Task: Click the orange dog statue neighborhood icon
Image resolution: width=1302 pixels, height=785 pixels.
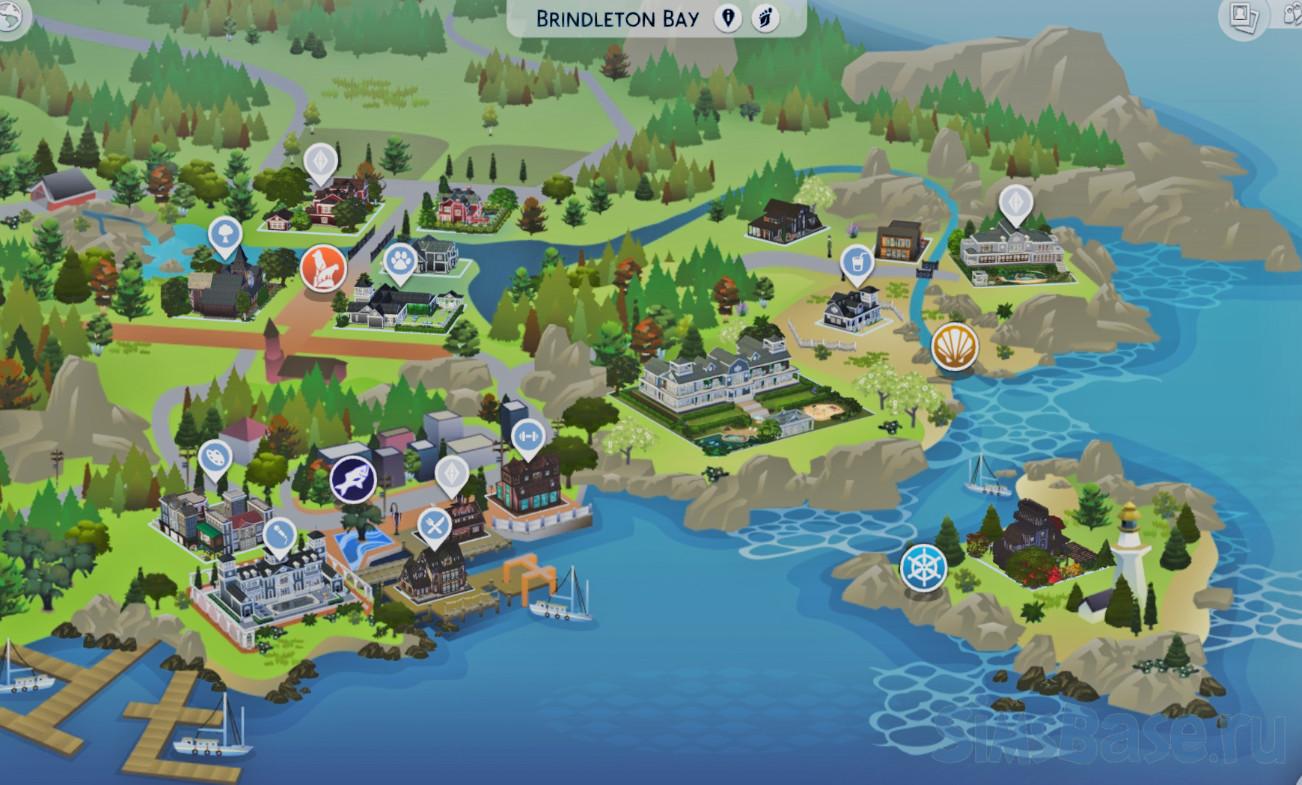Action: tap(323, 268)
